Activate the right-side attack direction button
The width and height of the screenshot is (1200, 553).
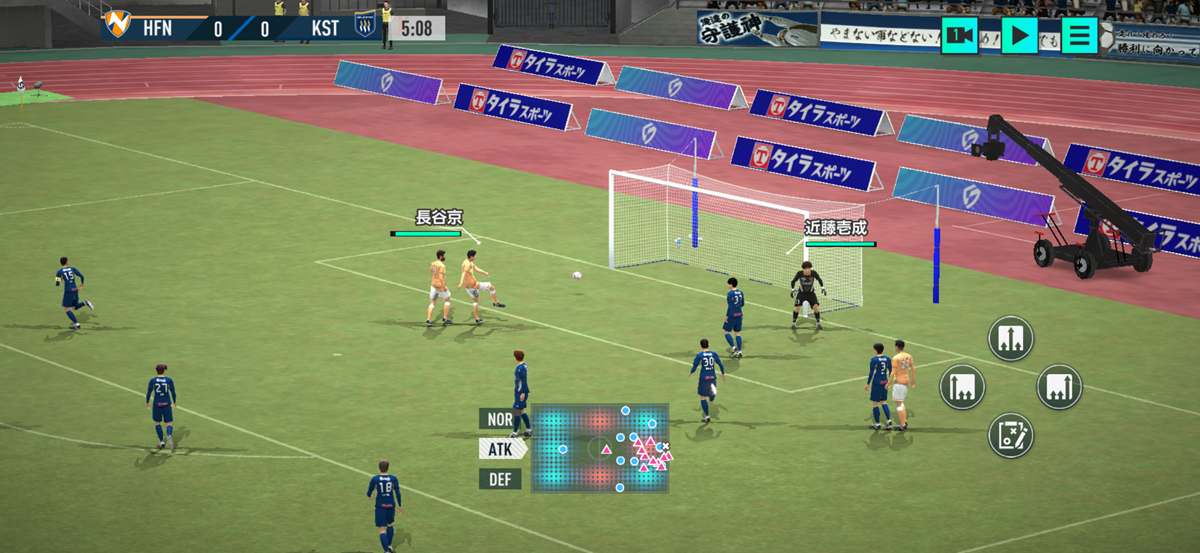pyautogui.click(x=1059, y=387)
